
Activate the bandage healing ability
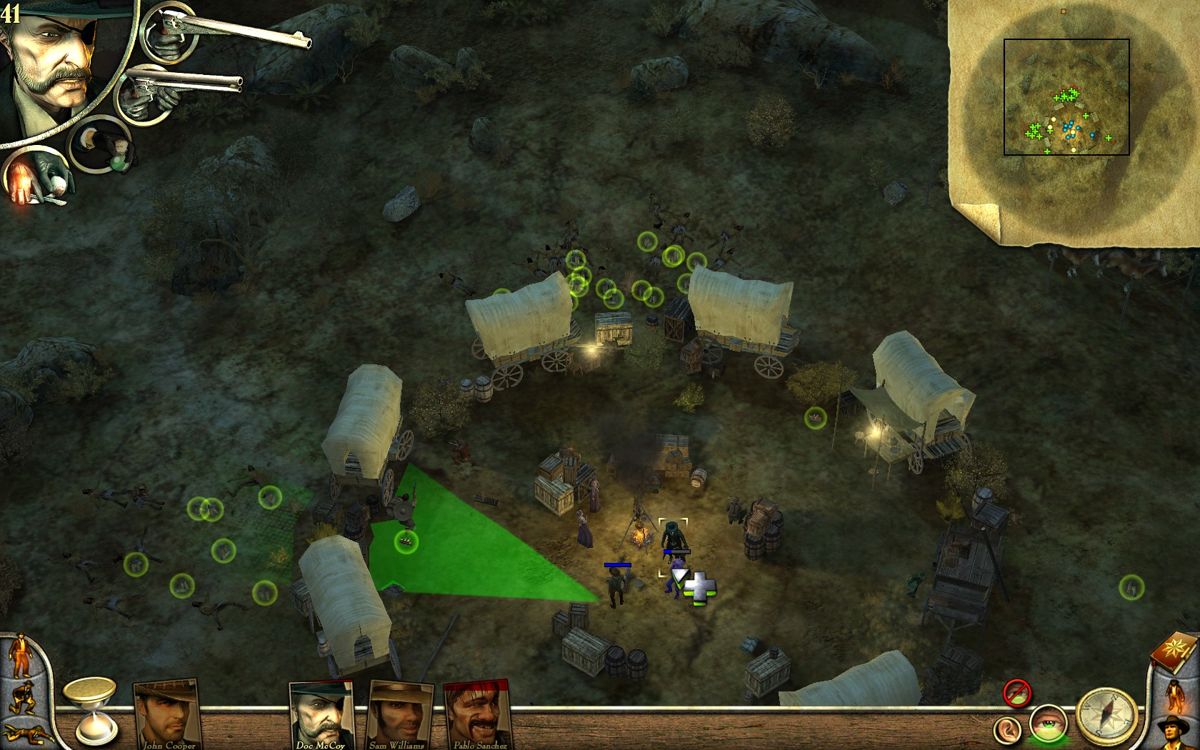coord(36,180)
